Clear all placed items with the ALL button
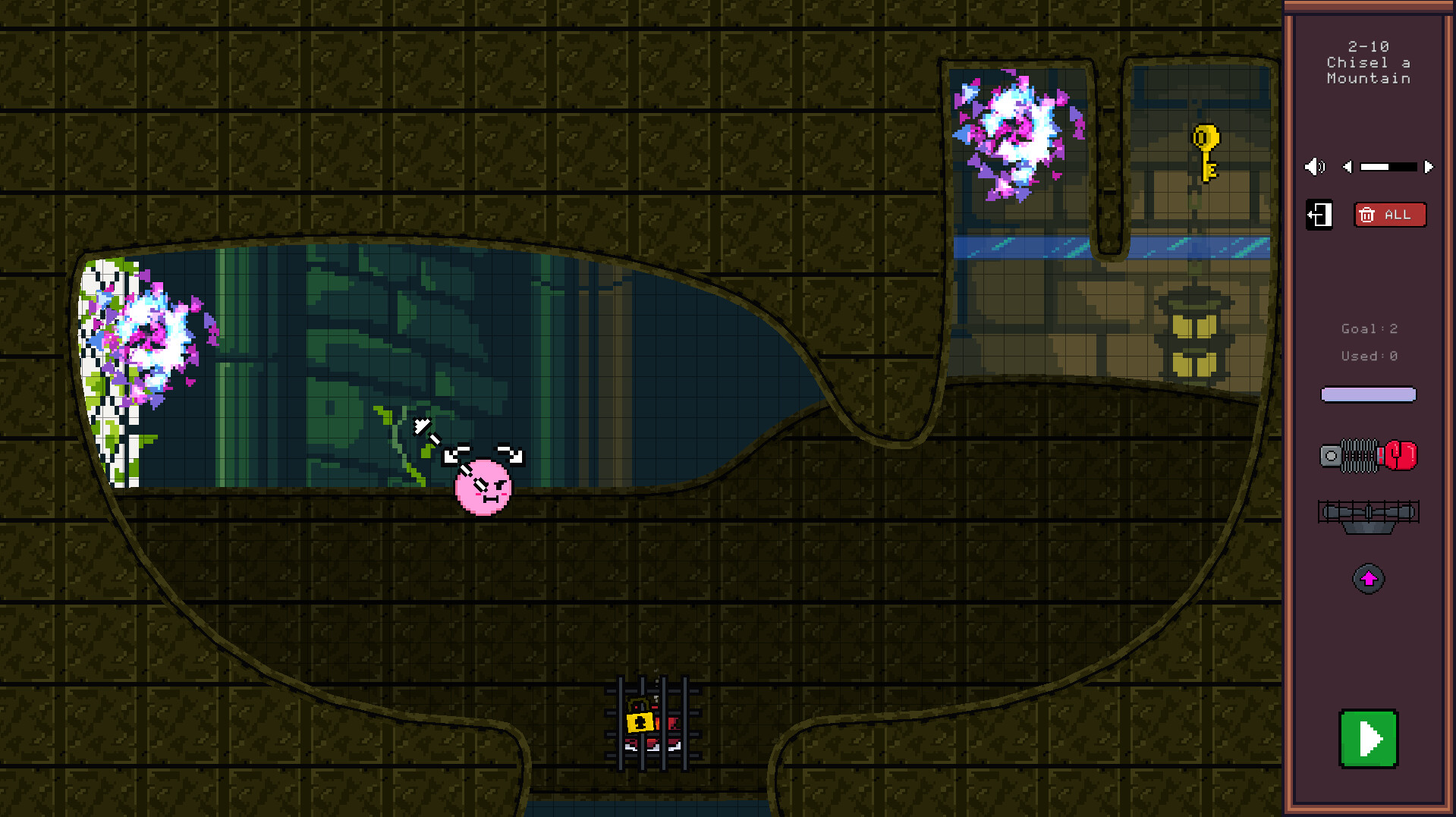This screenshot has width=1456, height=817. (x=1391, y=215)
